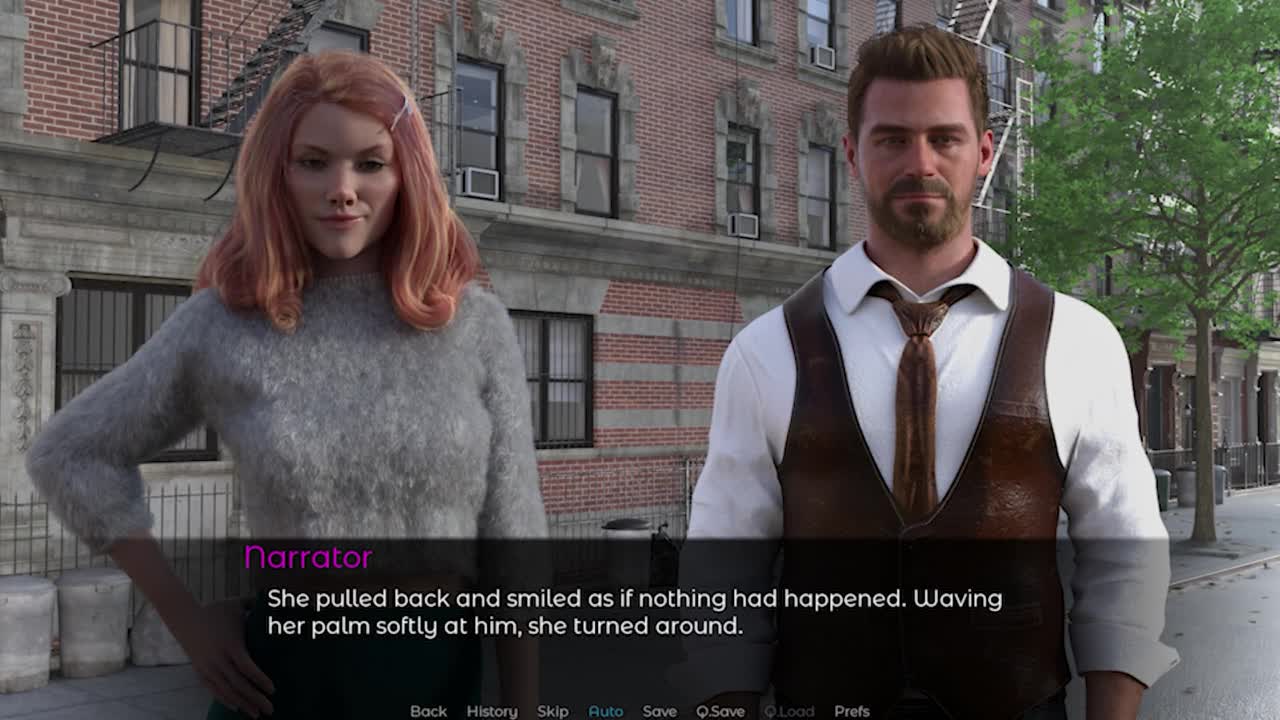Image resolution: width=1280 pixels, height=720 pixels.
Task: Toggle Auto-advance mode
Action: pos(605,711)
